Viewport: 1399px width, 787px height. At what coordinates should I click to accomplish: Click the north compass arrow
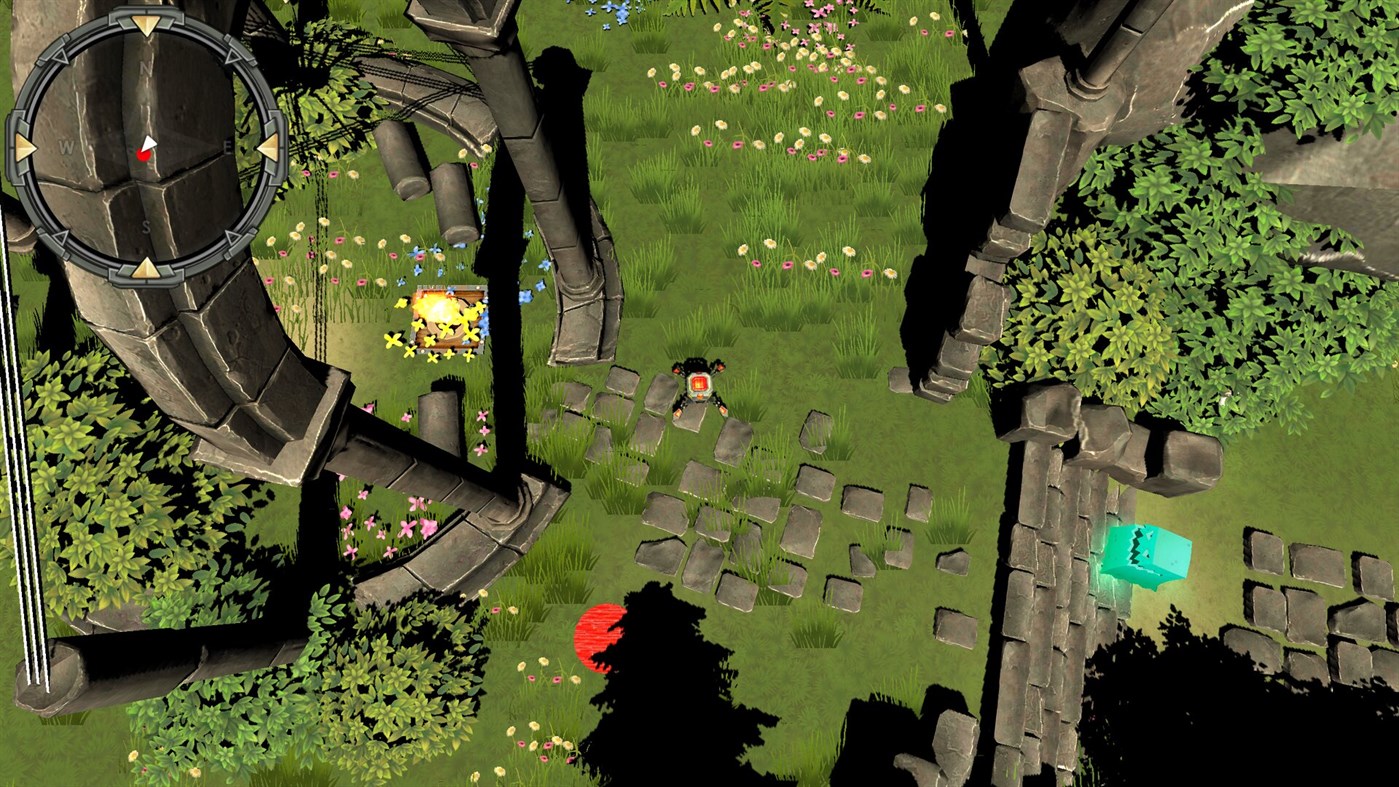coord(145,25)
